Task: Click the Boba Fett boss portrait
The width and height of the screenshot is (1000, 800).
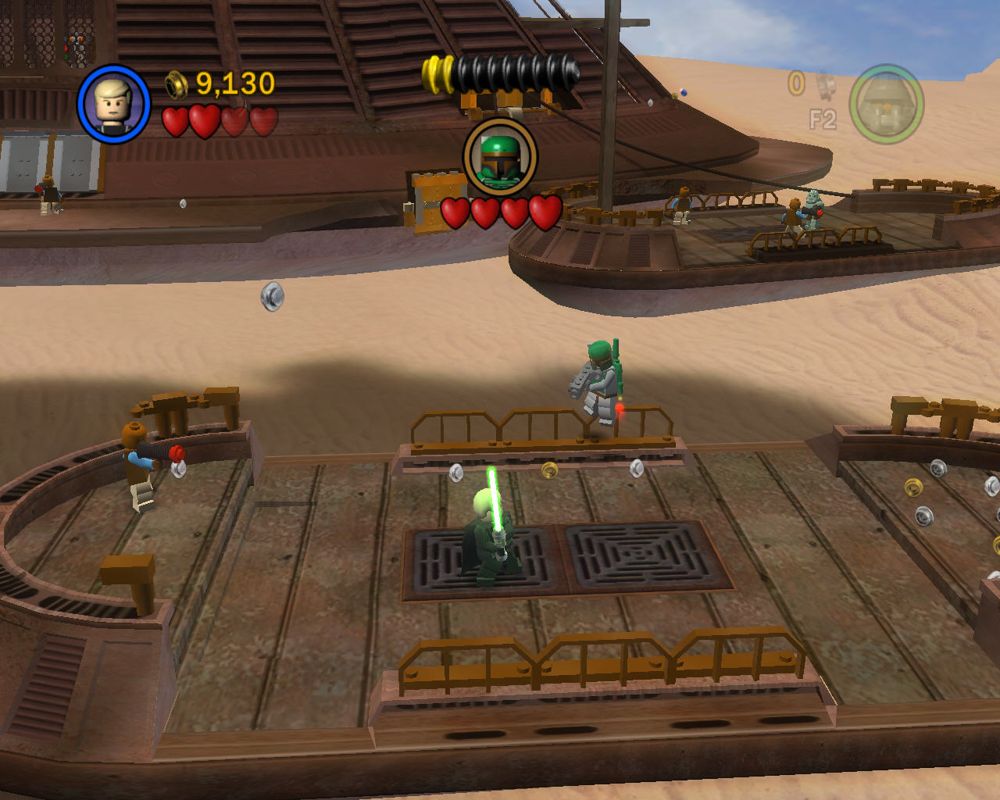Action: (500, 157)
